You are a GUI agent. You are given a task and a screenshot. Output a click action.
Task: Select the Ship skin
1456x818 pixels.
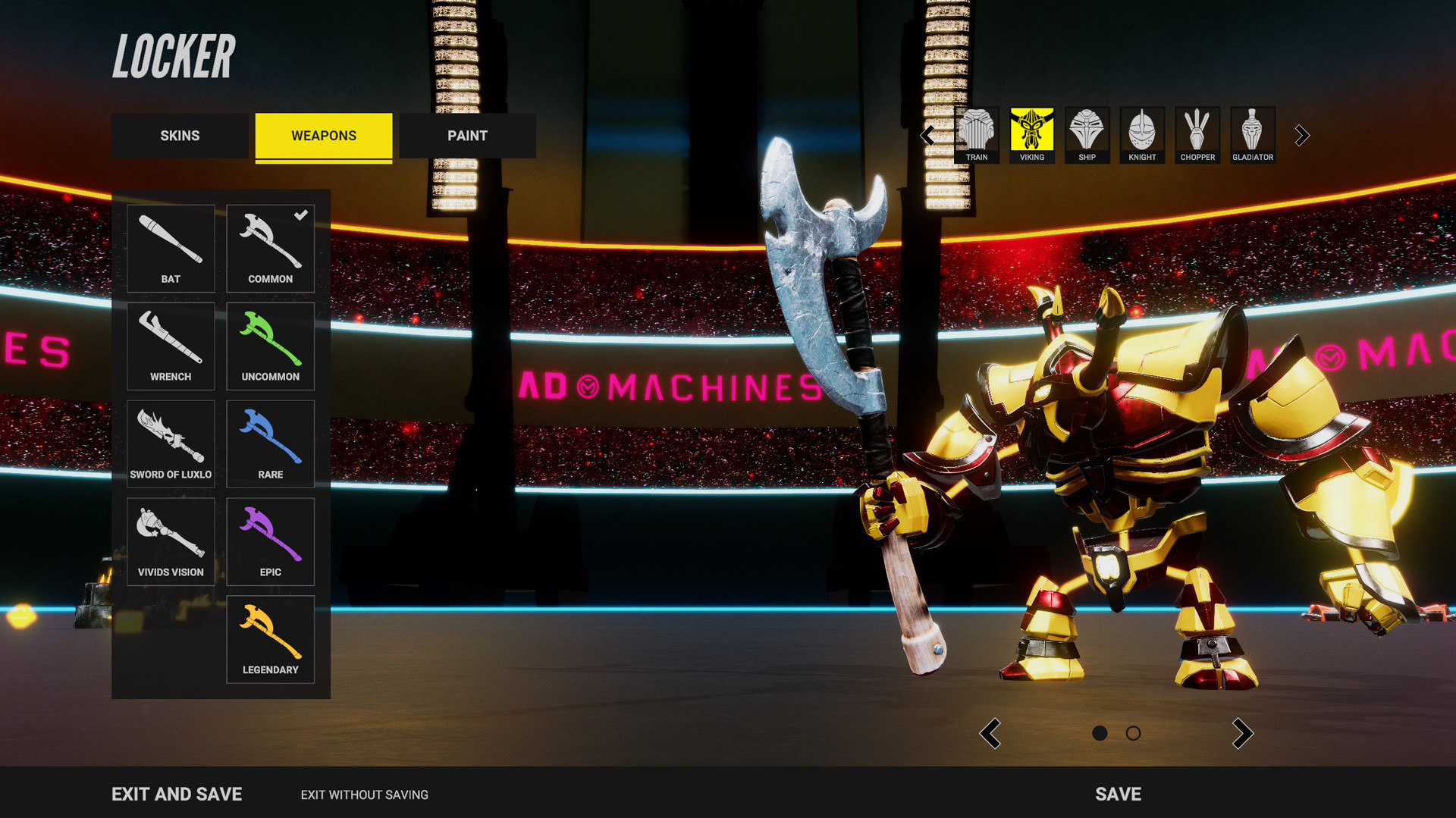click(x=1087, y=135)
